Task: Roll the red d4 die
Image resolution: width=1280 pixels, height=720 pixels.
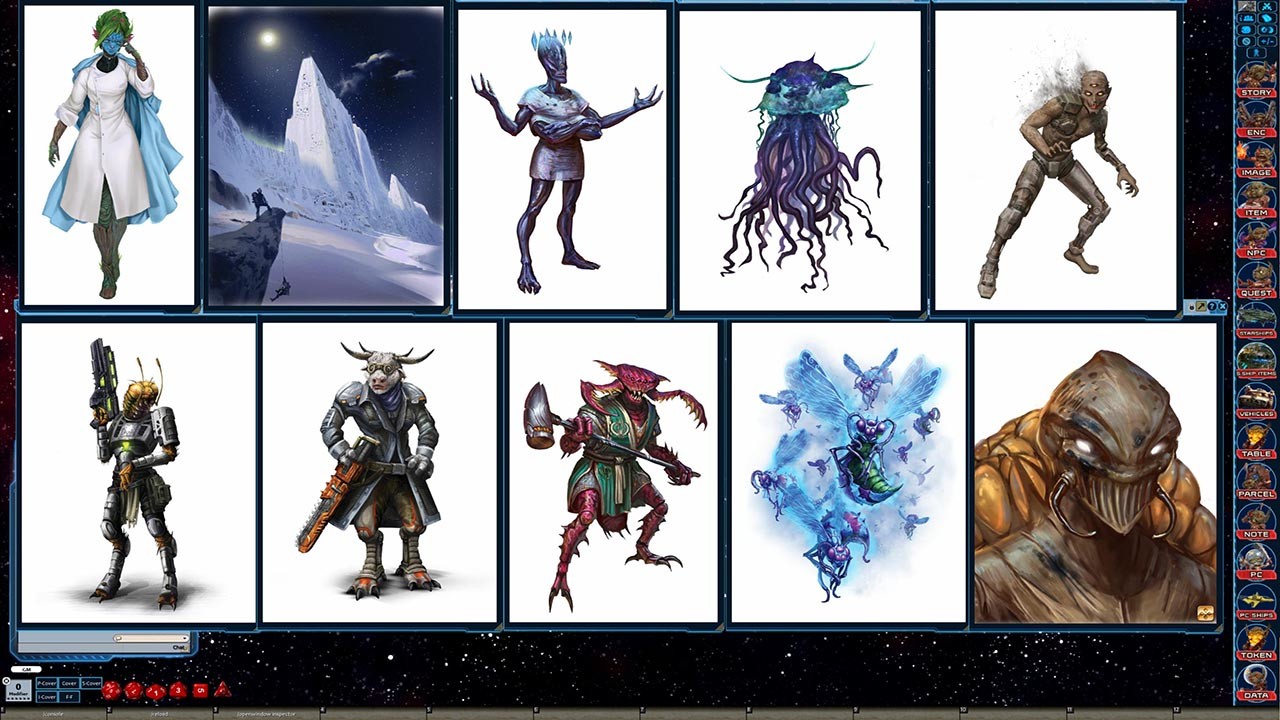Action: (x=223, y=691)
